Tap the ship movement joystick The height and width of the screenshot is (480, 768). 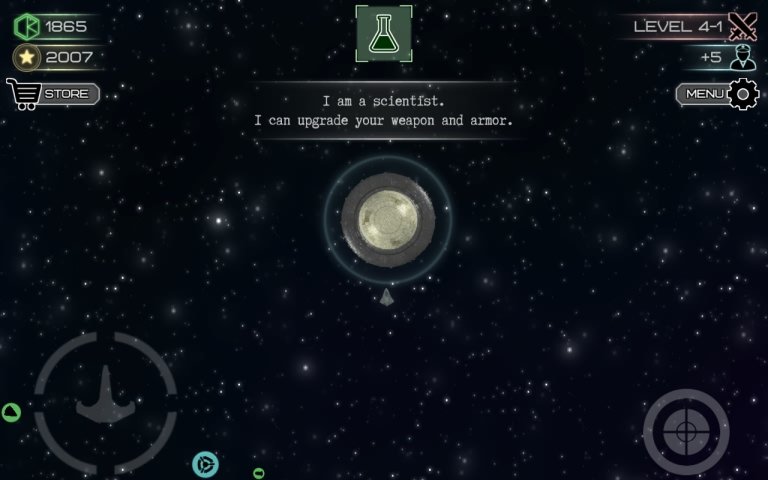pyautogui.click(x=105, y=402)
